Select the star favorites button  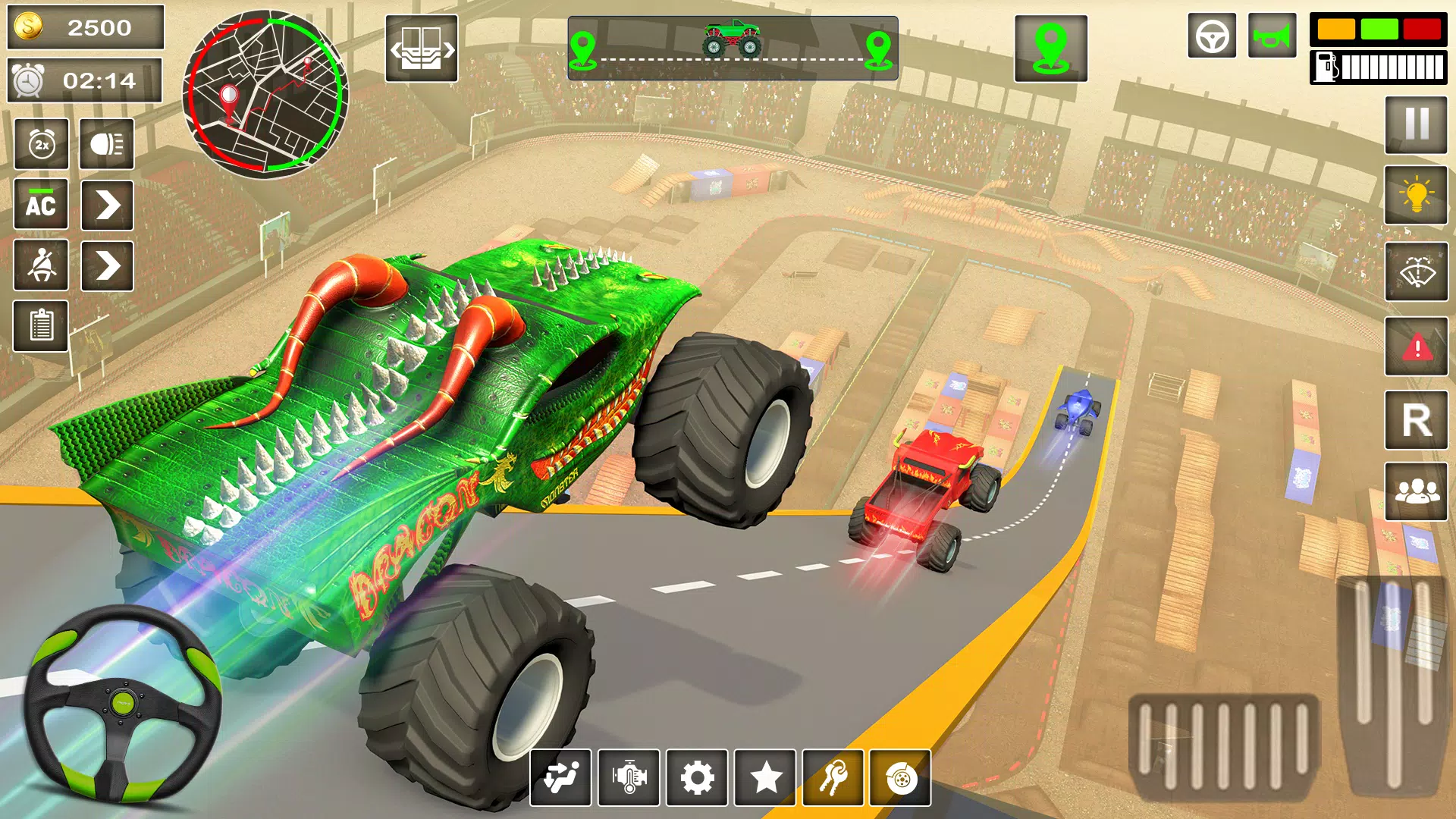click(x=765, y=778)
